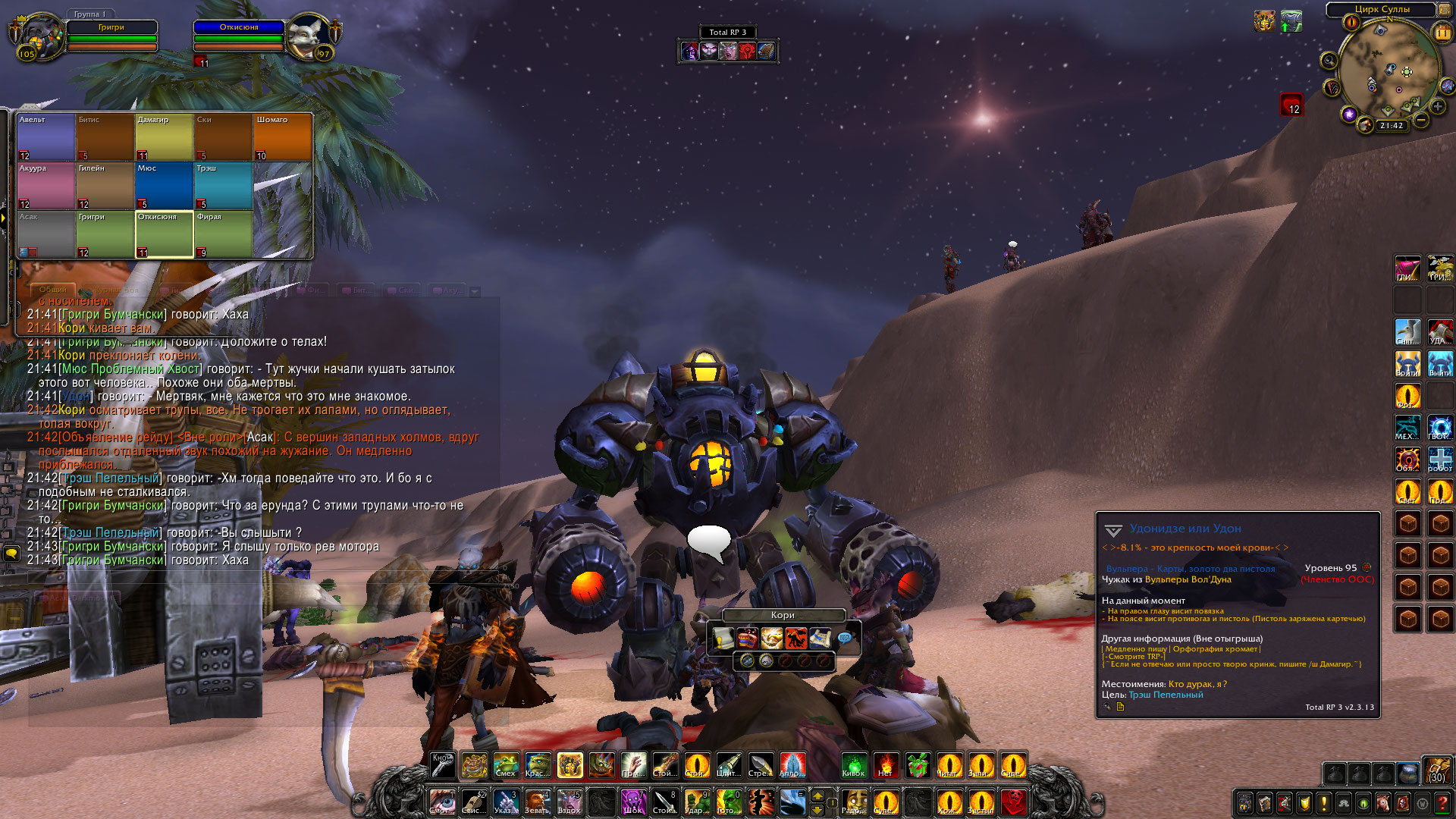Use the Вздох emote macro
Screen dimensions: 1456x819
point(570,802)
